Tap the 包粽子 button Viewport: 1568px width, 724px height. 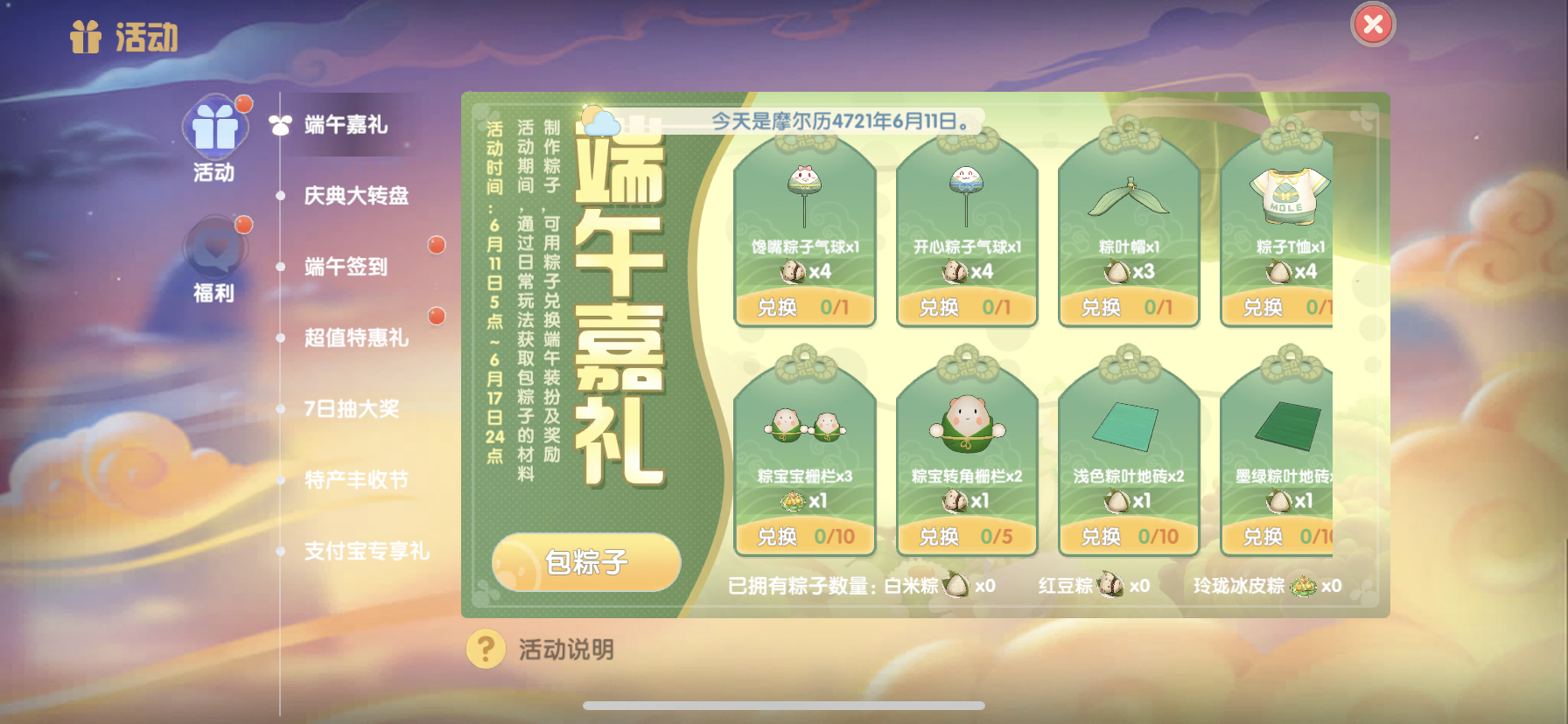pyautogui.click(x=586, y=562)
